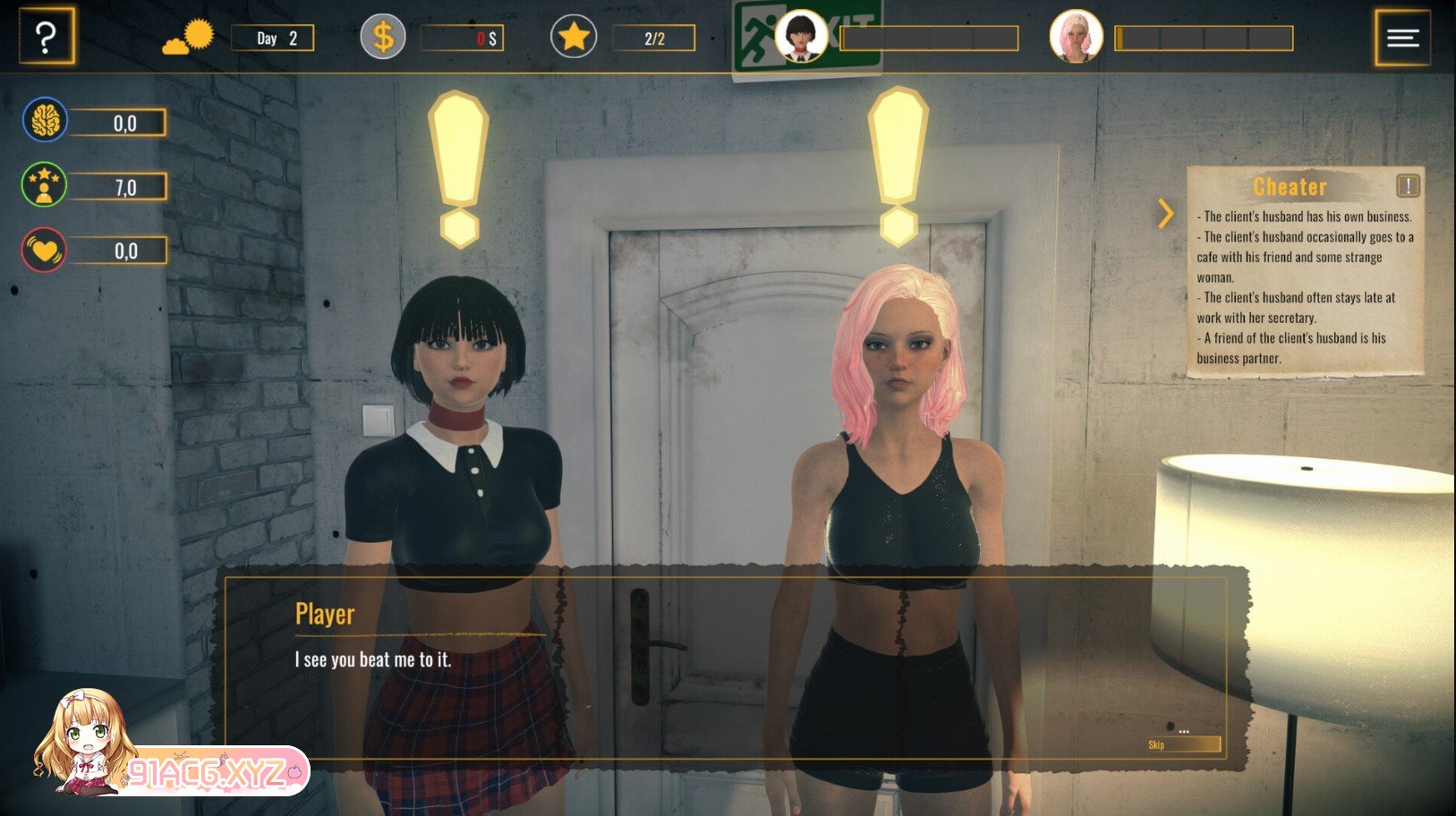Click the dollar money icon
1456x816 pixels.
tap(382, 38)
